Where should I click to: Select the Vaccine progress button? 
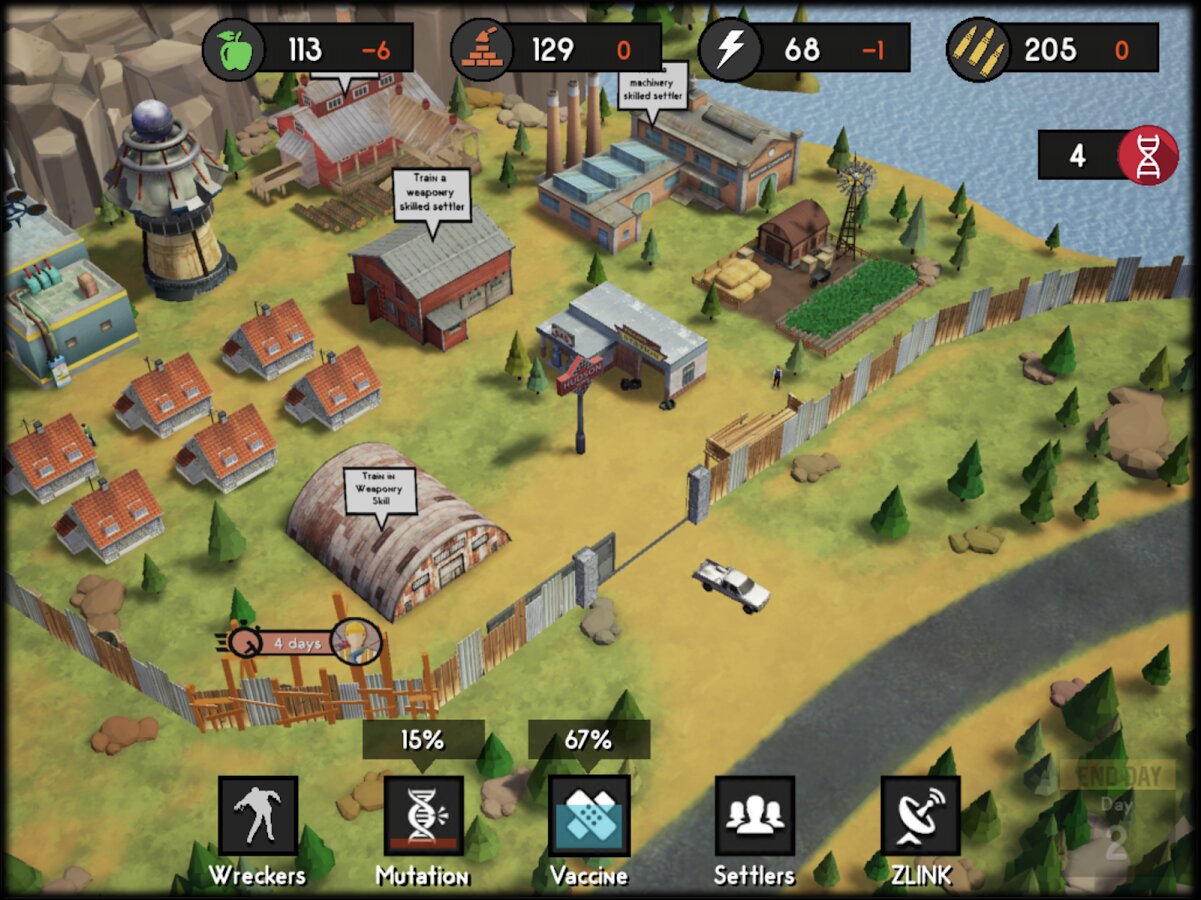click(589, 816)
